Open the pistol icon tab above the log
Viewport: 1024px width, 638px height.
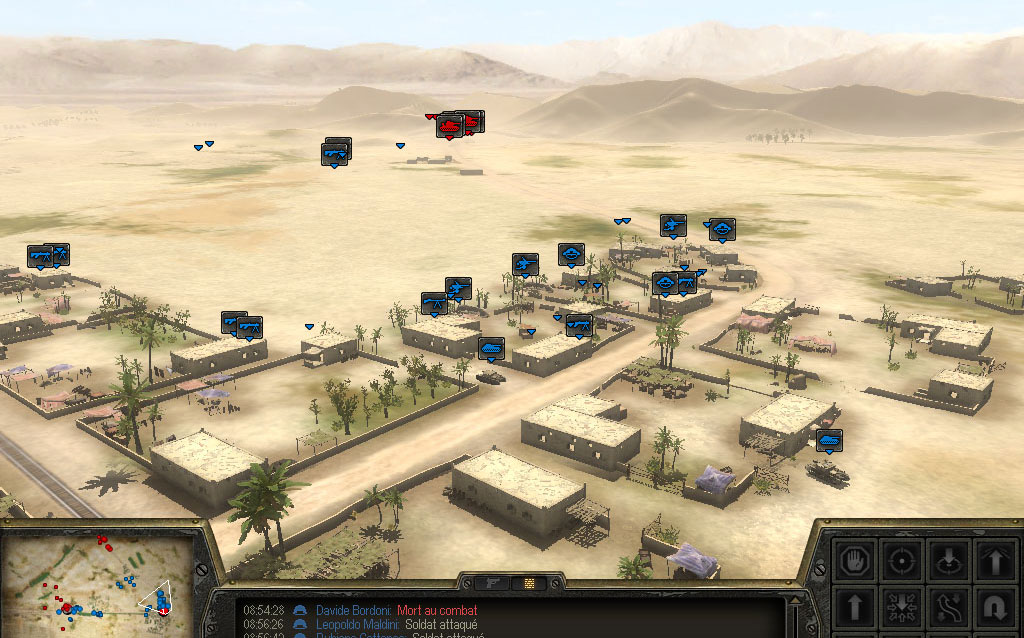tap(492, 582)
